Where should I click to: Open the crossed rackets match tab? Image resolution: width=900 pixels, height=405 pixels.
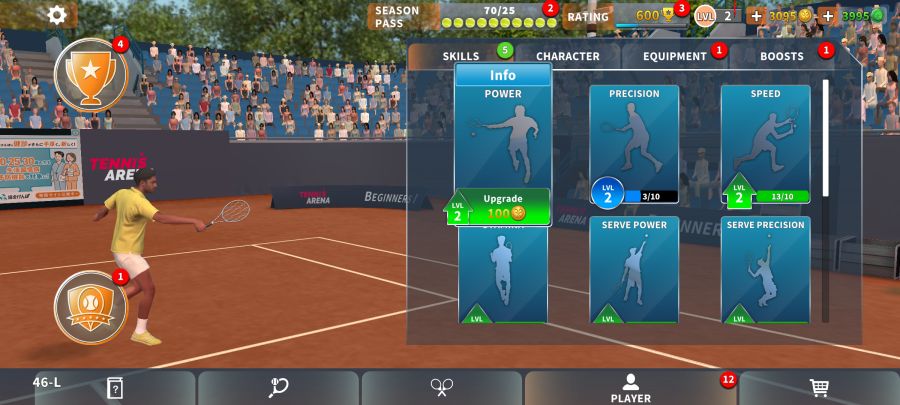(x=442, y=388)
